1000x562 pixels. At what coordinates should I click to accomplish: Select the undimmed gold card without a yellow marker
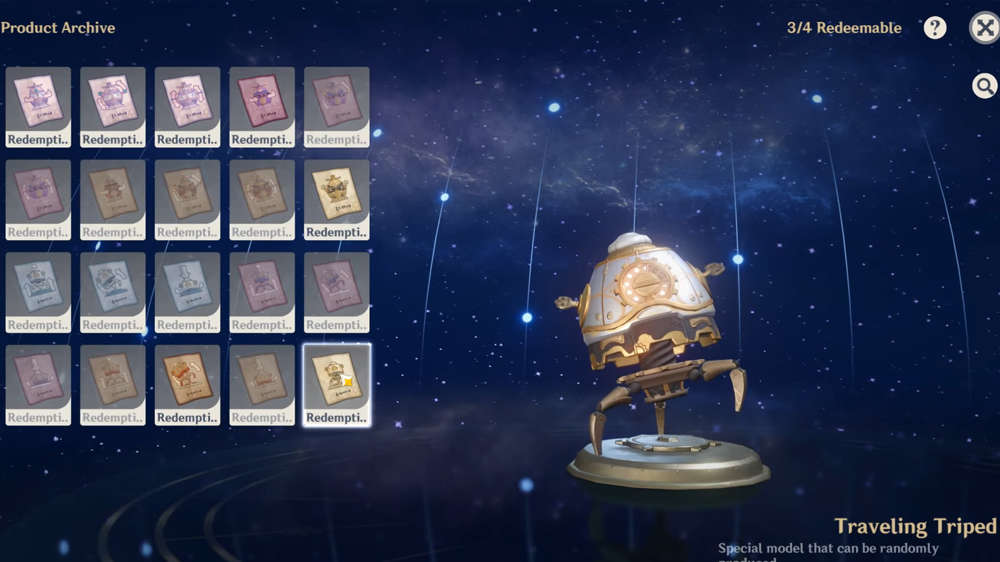coord(337,200)
